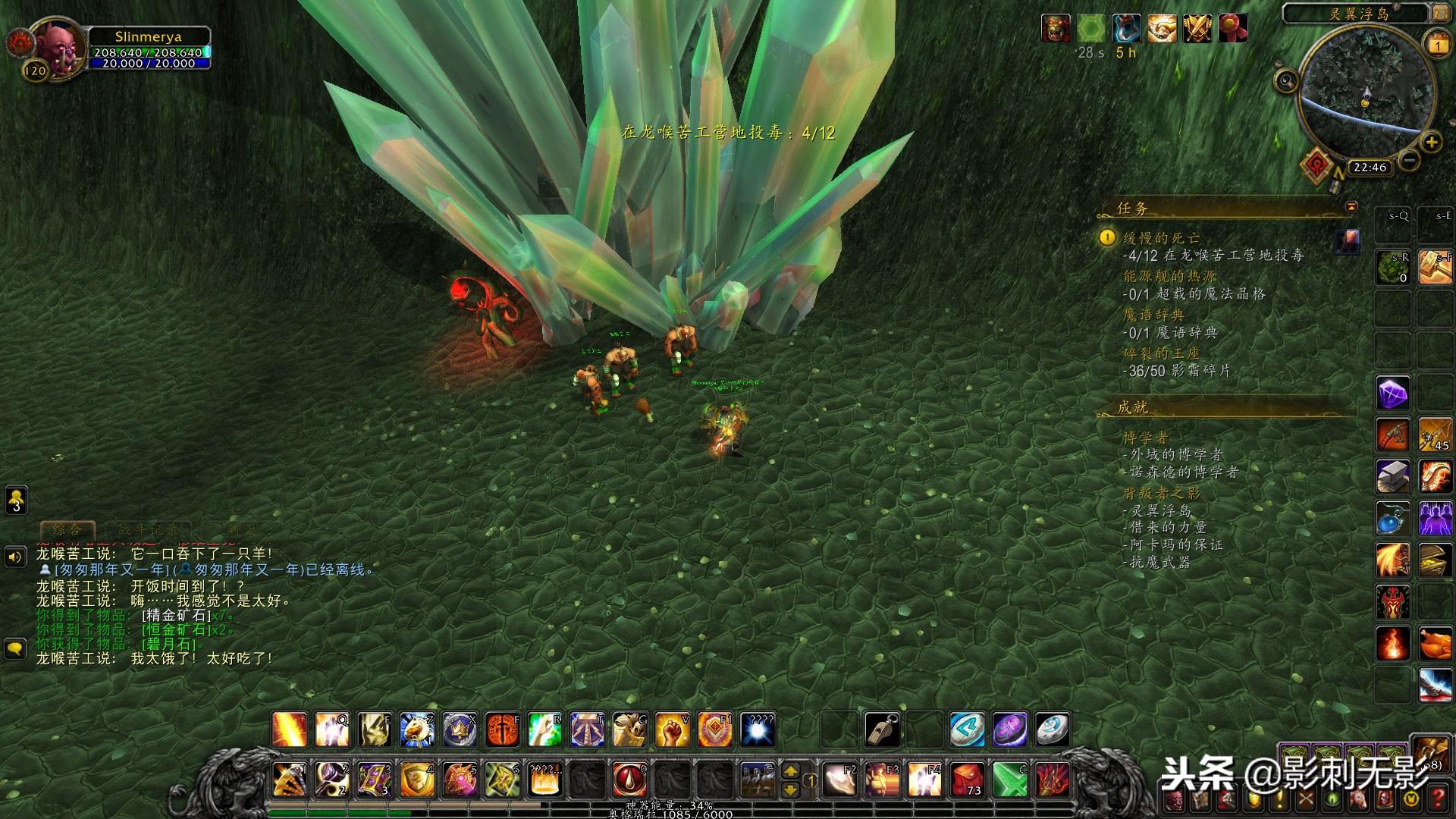Screen dimensions: 1456x819
Task: Use the red blood-drop ability on slot 9
Action: pos(629,779)
